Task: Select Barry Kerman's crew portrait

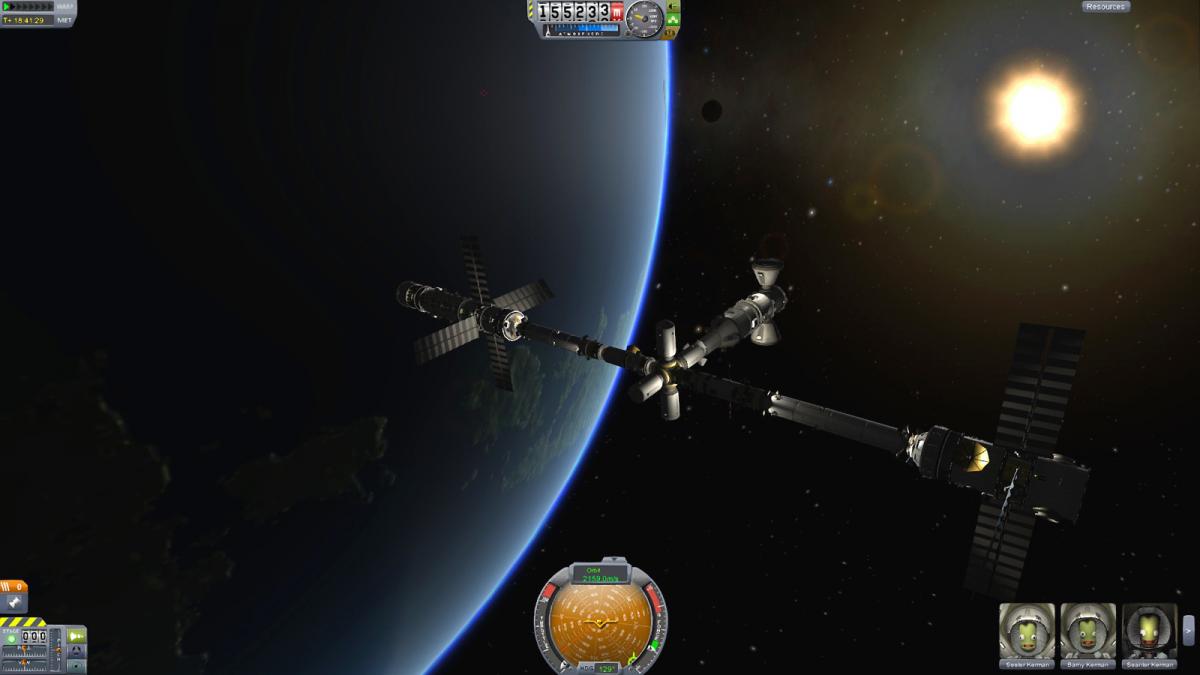Action: (x=1087, y=632)
